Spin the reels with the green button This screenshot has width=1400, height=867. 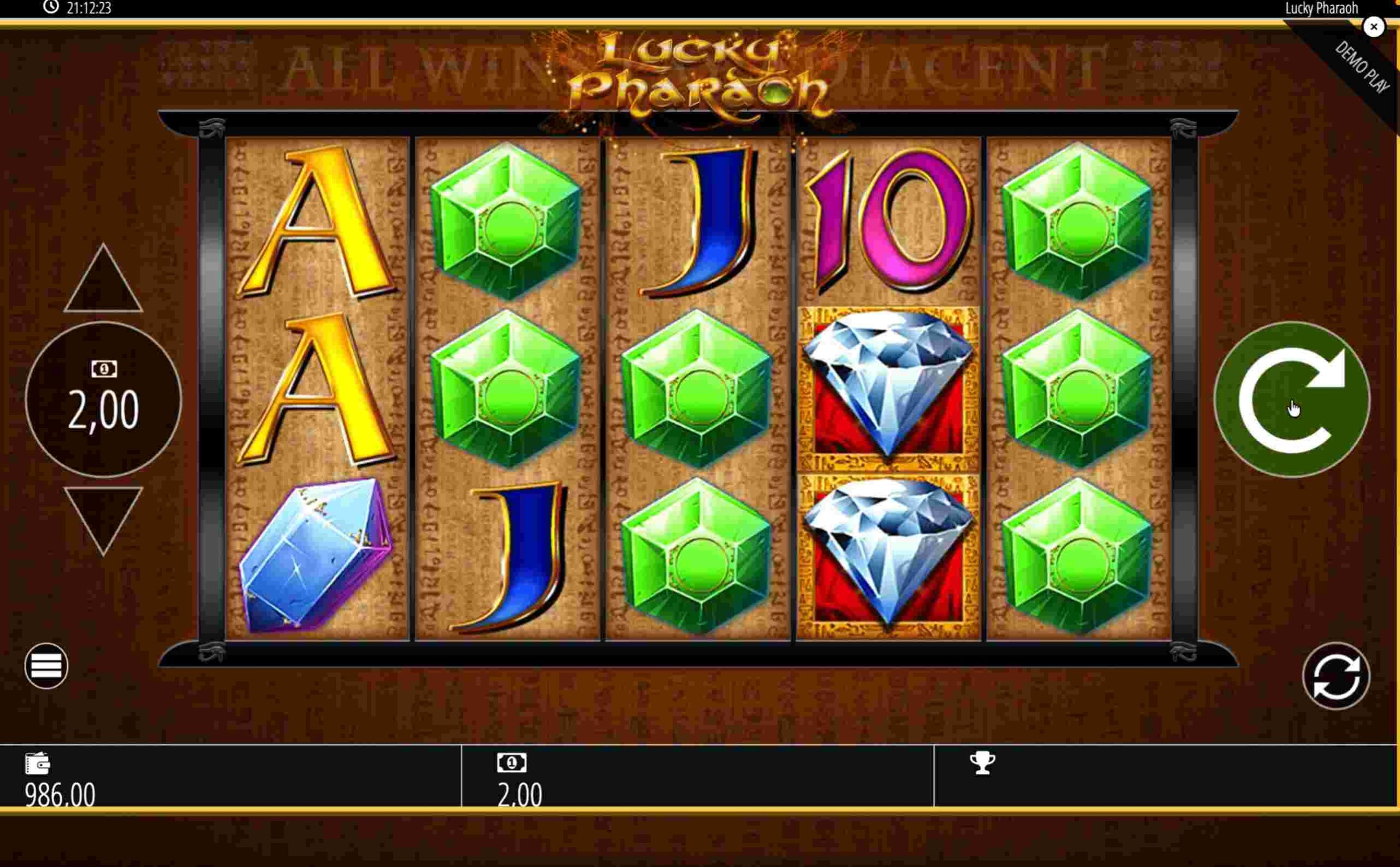click(x=1292, y=400)
